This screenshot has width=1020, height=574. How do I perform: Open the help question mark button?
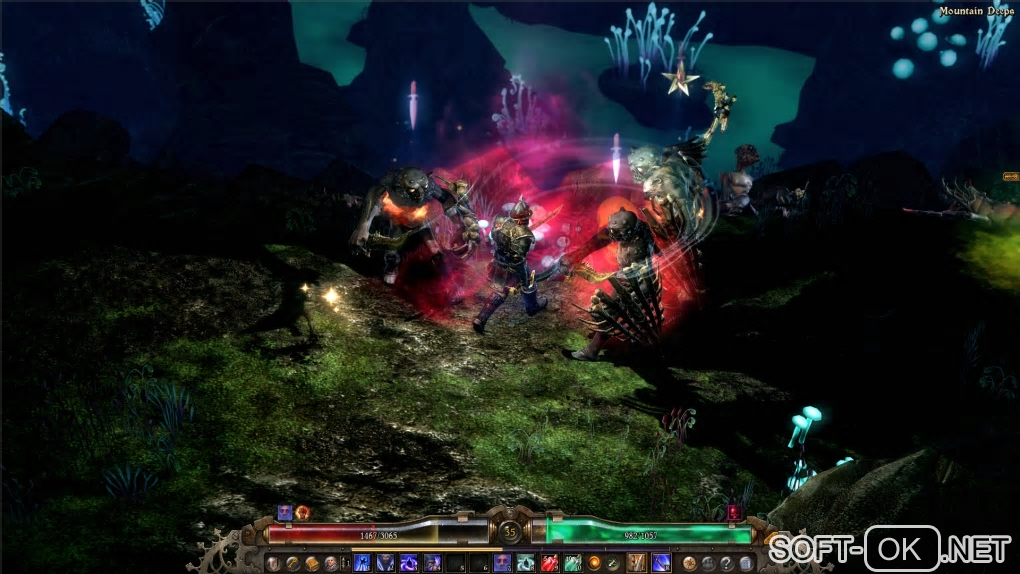(x=726, y=563)
